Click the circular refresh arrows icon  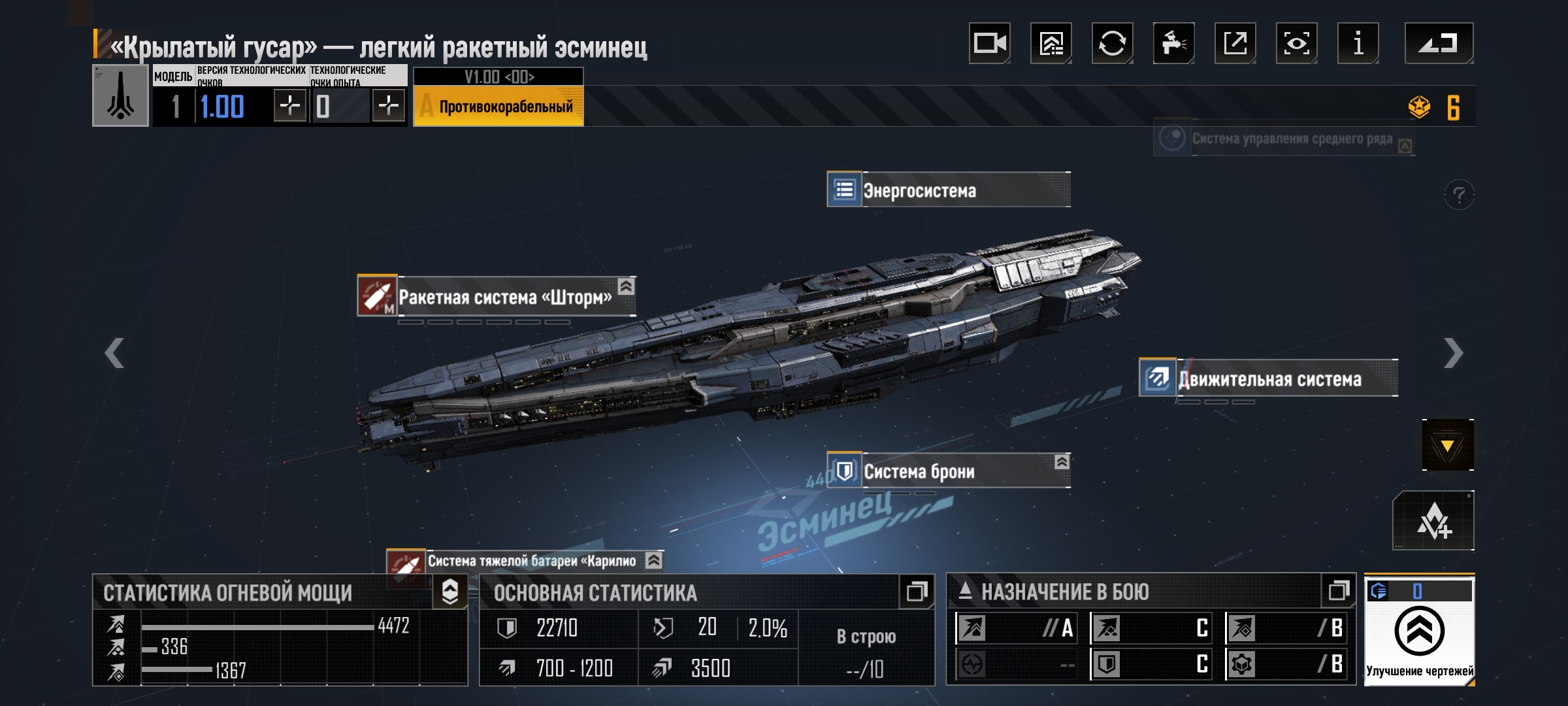click(1112, 43)
